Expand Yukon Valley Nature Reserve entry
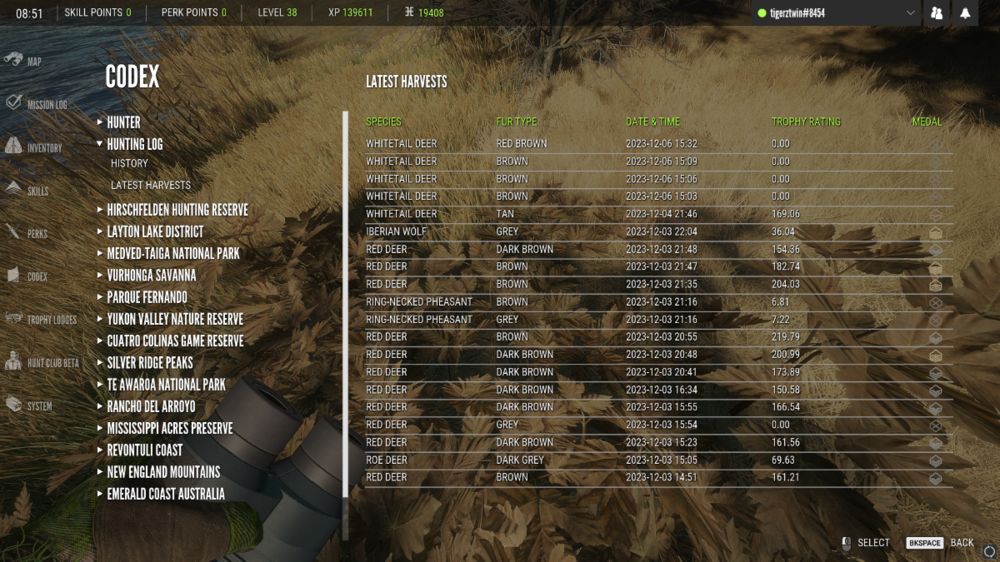Image resolution: width=1000 pixels, height=562 pixels. (x=175, y=319)
